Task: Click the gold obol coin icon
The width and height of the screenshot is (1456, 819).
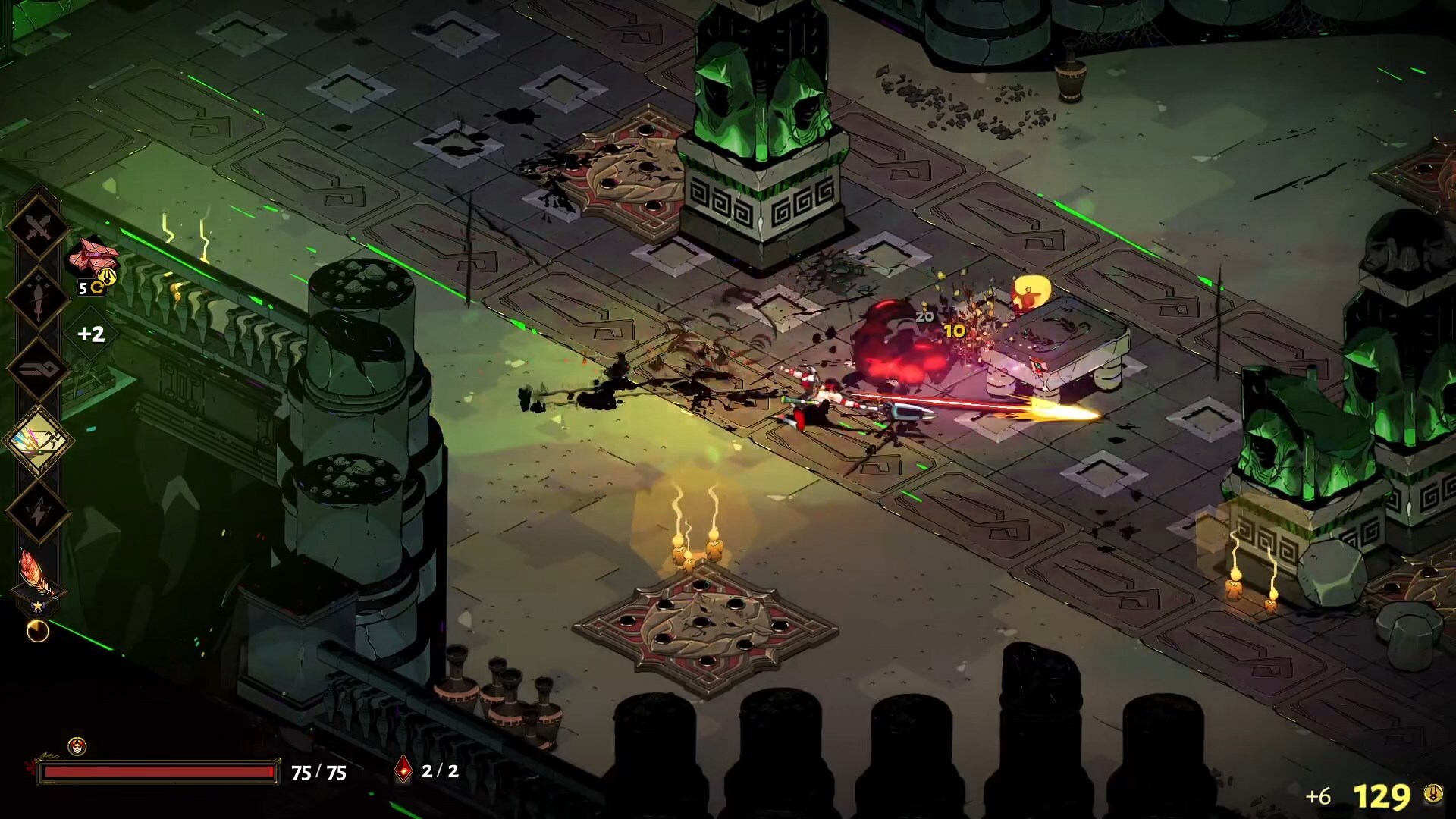Action: 1432,794
